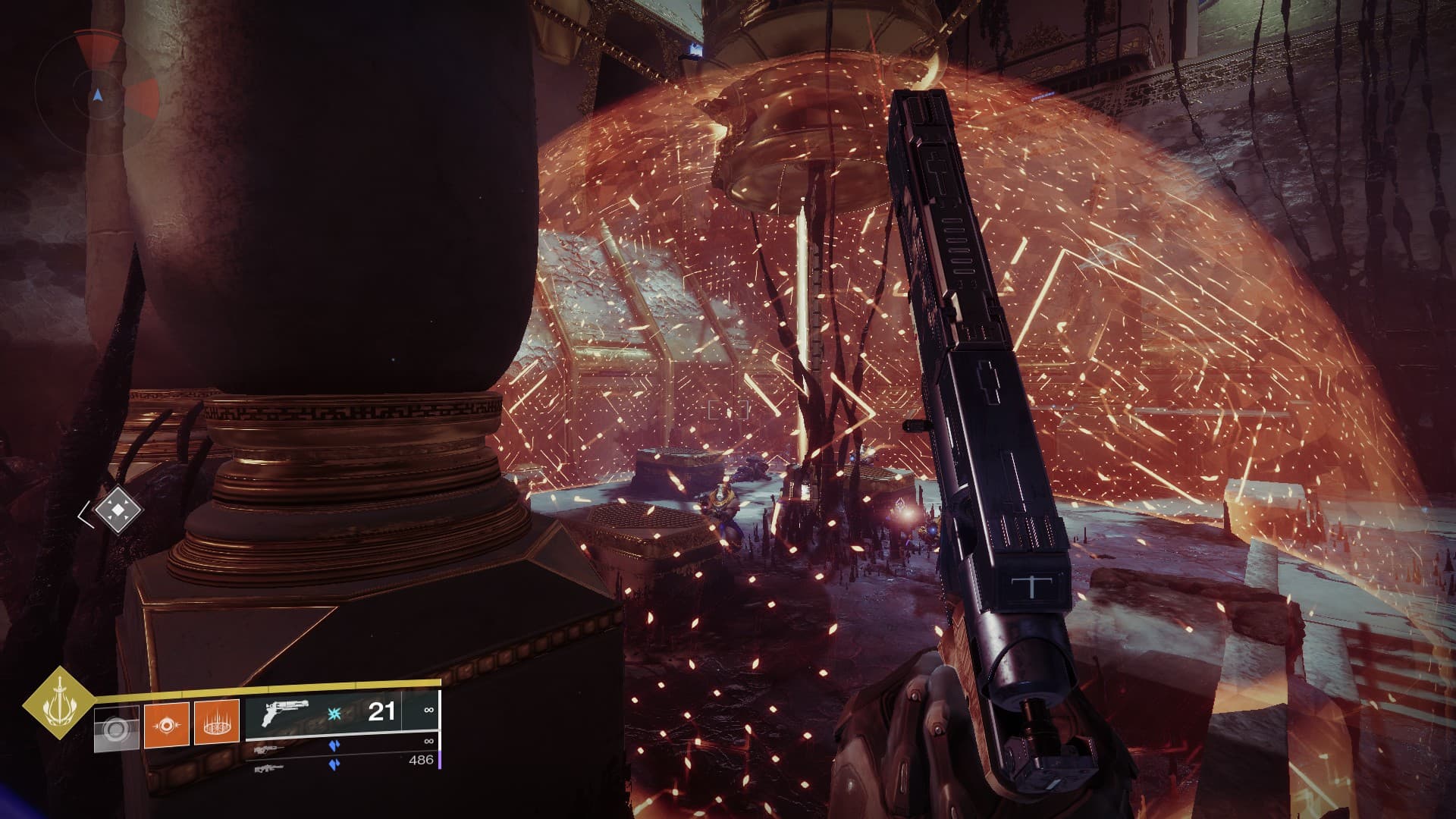Activate the golden sword super ability diamond
The width and height of the screenshot is (1456, 819).
[x=58, y=703]
